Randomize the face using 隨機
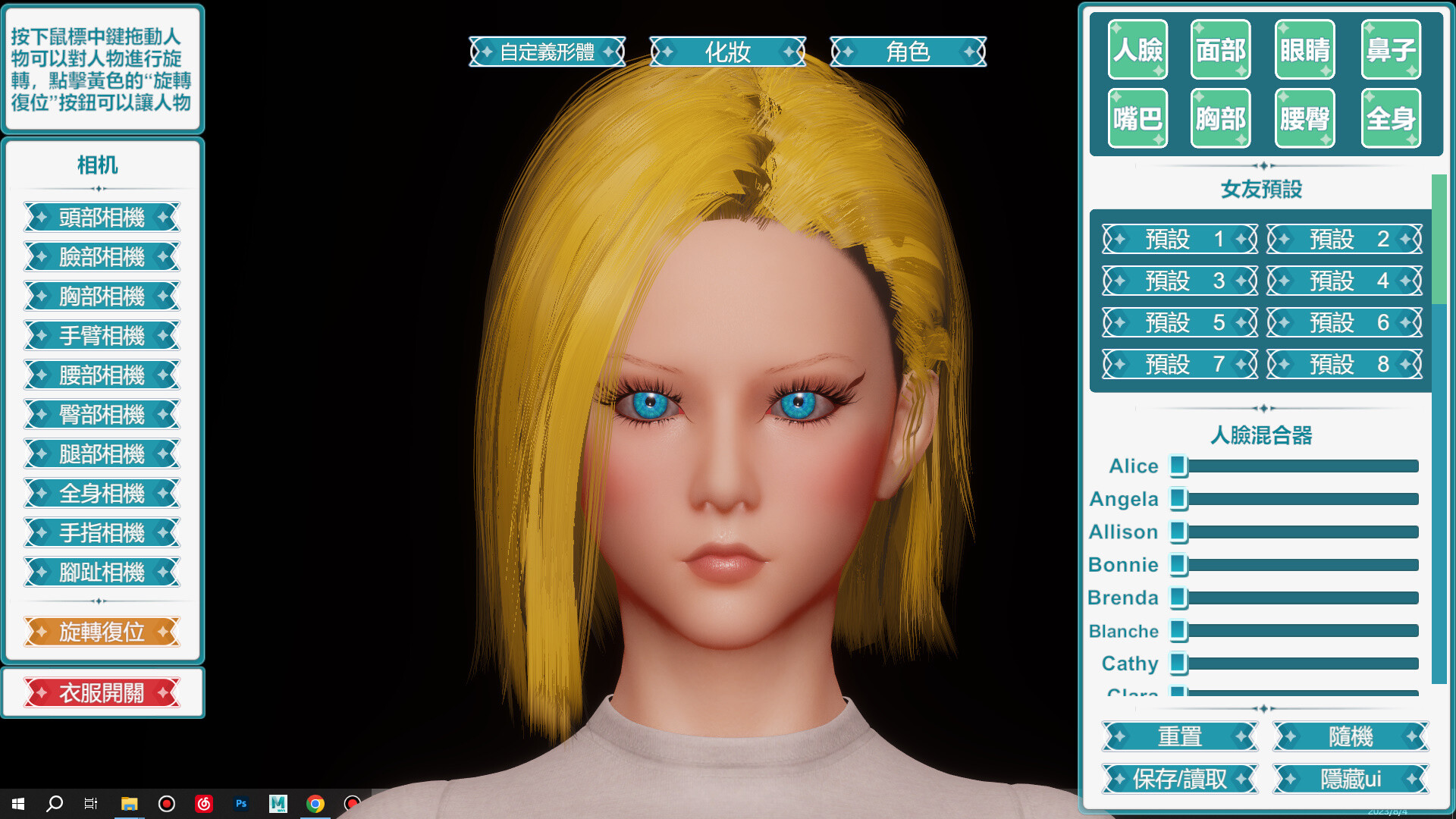 (x=1348, y=736)
